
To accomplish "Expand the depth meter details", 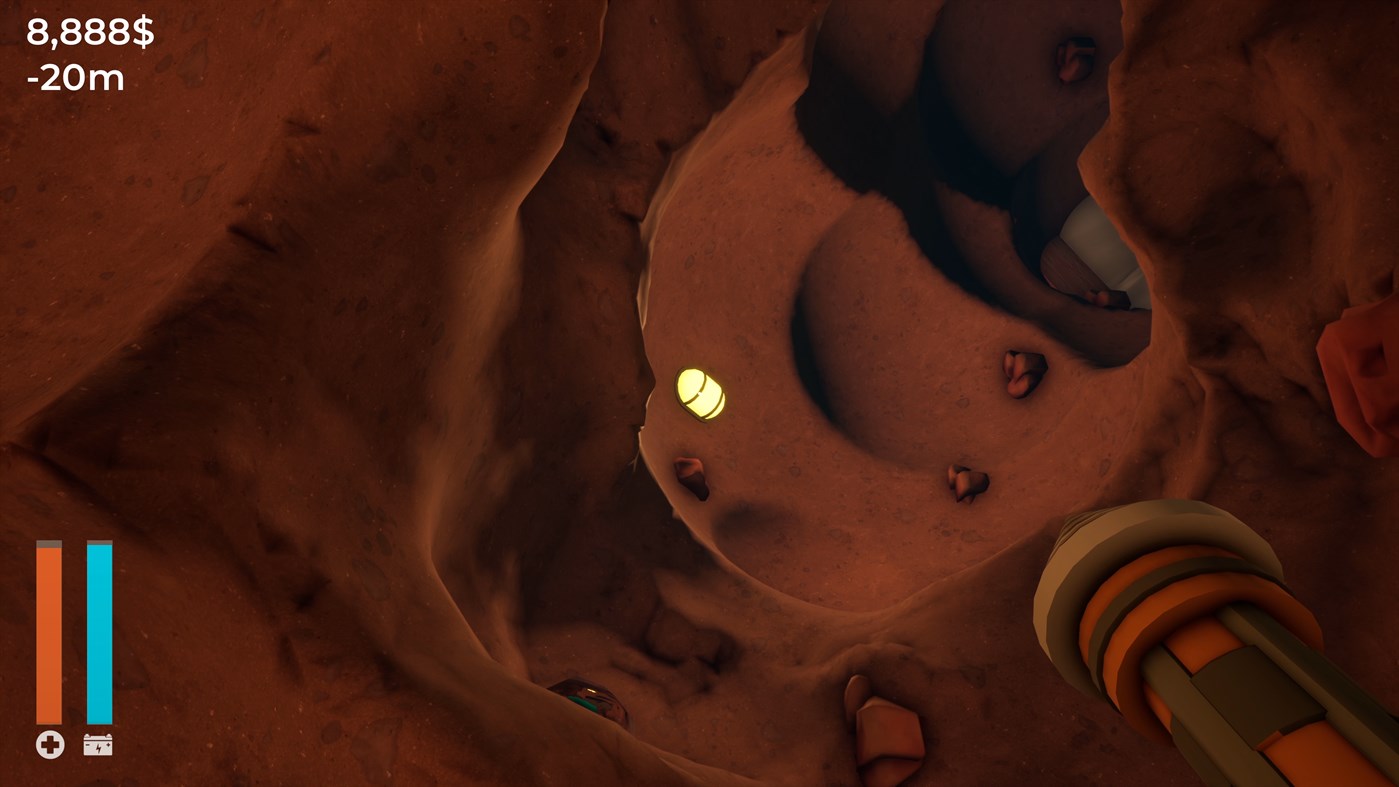I will tap(76, 77).
